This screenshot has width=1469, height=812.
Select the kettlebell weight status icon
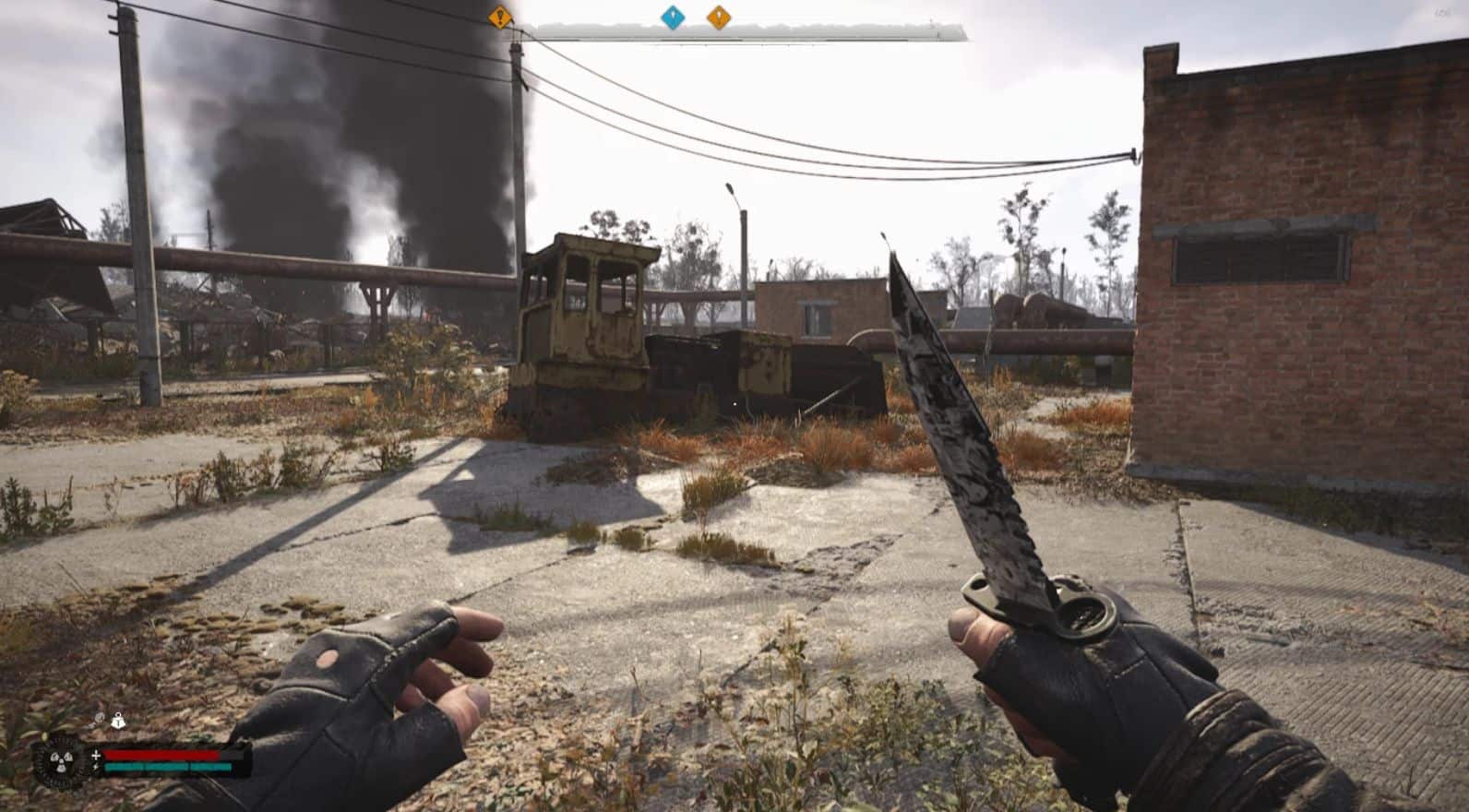(118, 721)
